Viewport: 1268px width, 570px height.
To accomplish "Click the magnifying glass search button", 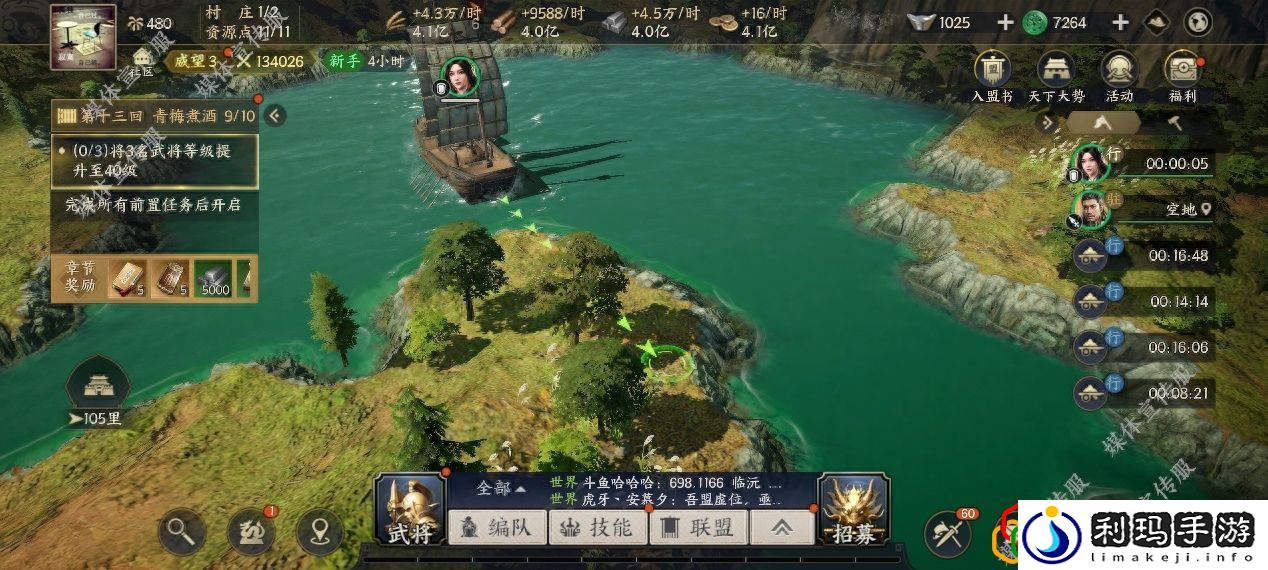I will tap(181, 532).
